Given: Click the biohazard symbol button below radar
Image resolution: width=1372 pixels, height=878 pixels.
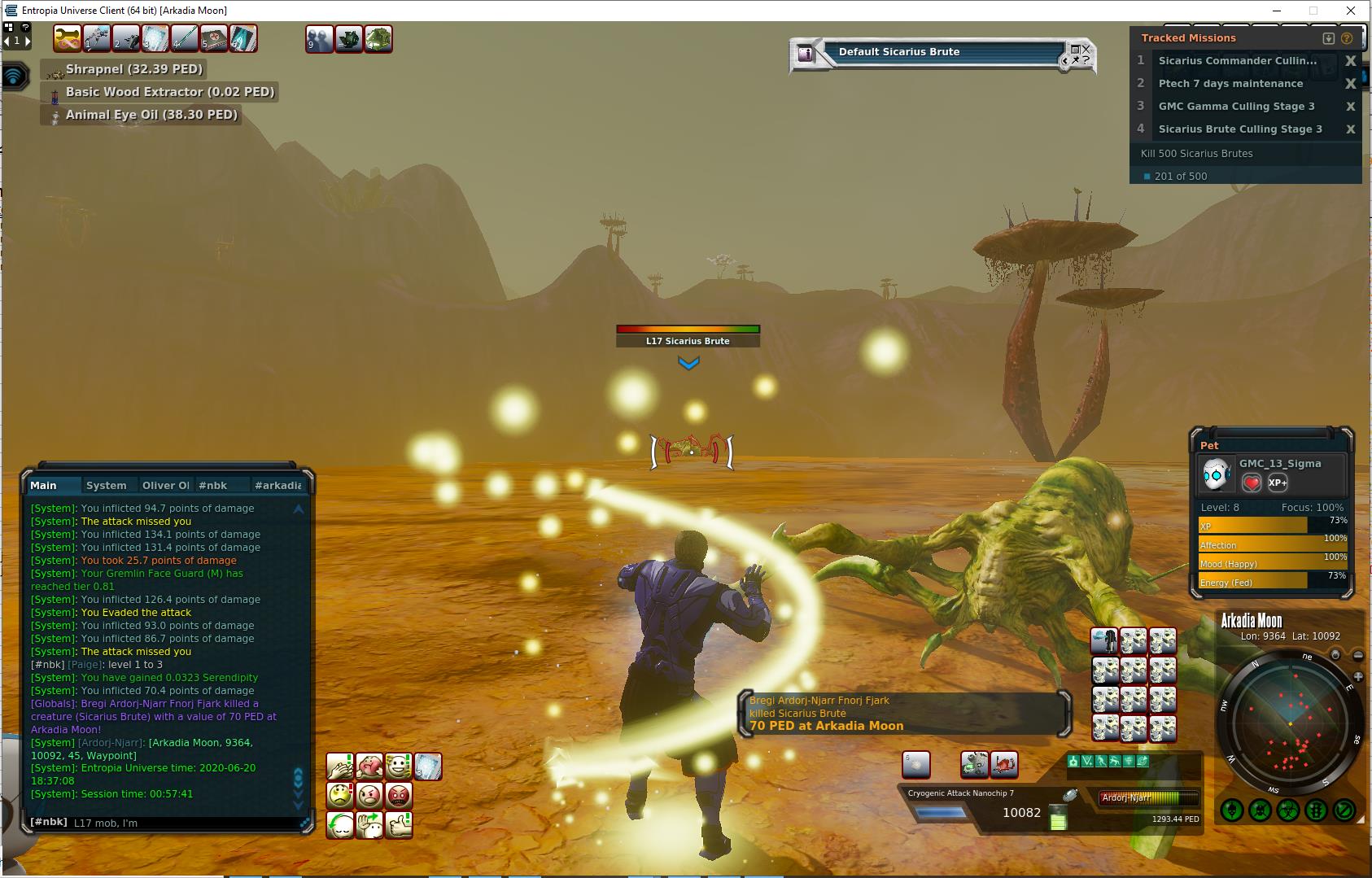Looking at the screenshot, I should tap(1287, 810).
